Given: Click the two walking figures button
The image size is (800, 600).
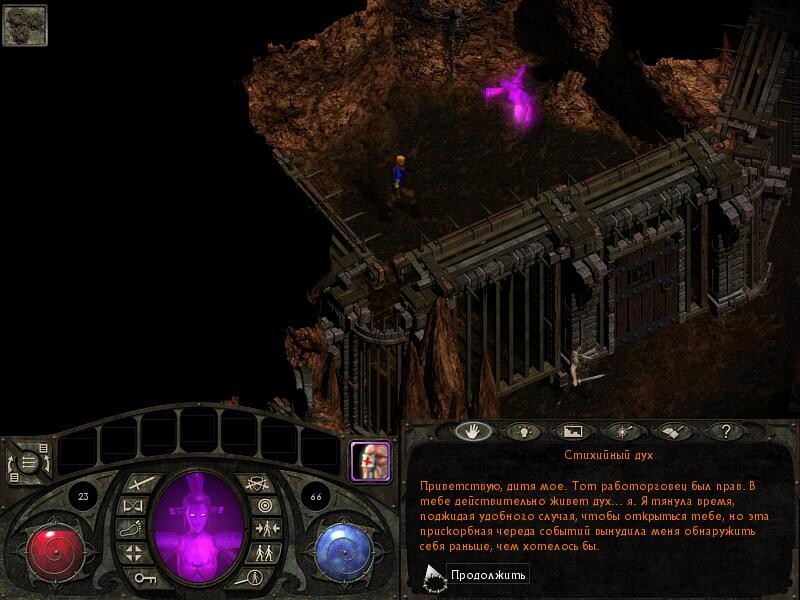Looking at the screenshot, I should (x=264, y=553).
